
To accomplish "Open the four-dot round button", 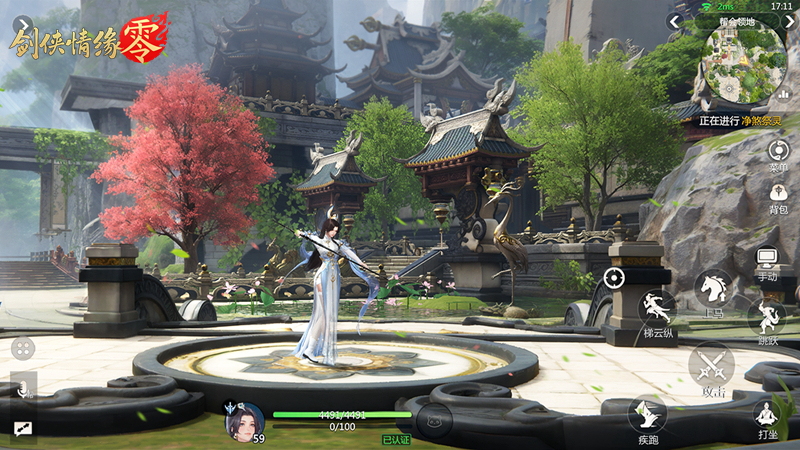I will pos(22,348).
